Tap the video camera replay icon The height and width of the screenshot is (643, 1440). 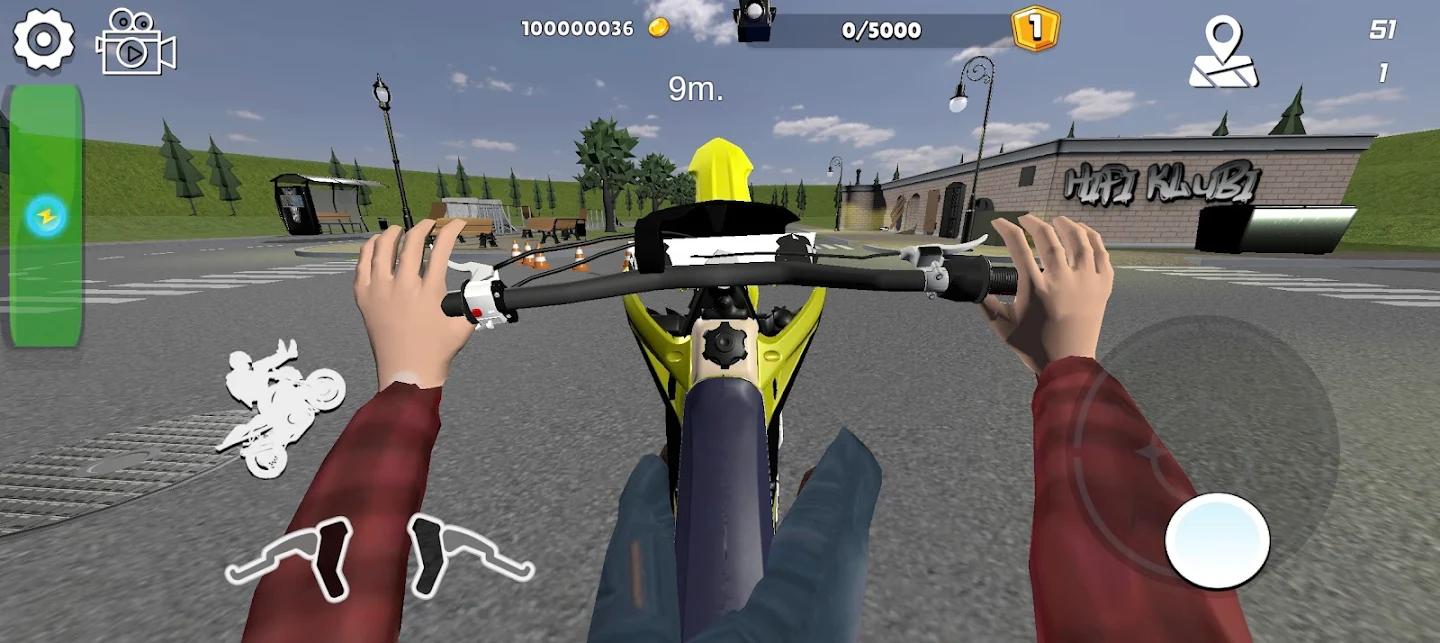pos(135,43)
